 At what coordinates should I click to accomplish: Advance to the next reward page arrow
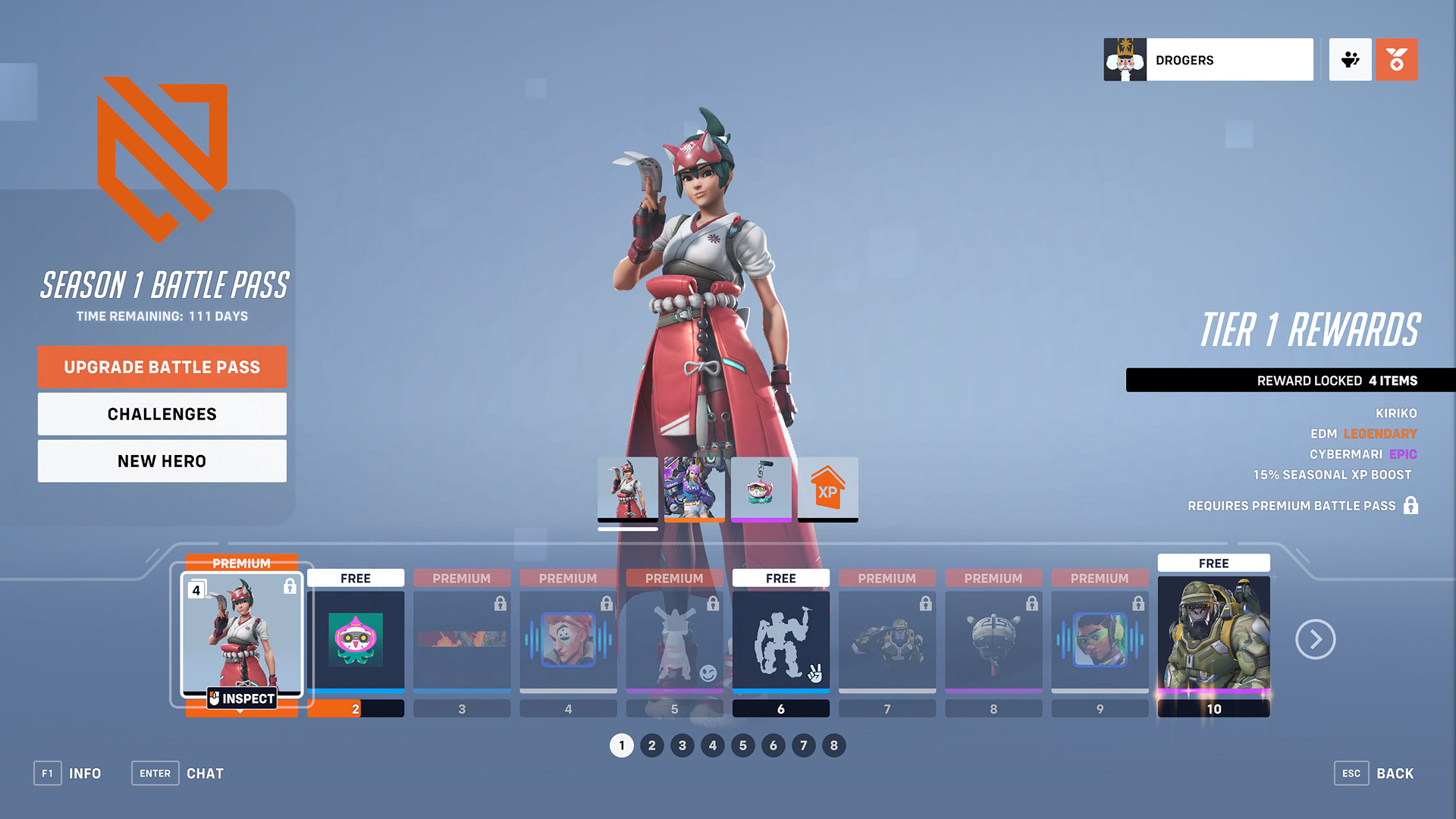tap(1316, 639)
